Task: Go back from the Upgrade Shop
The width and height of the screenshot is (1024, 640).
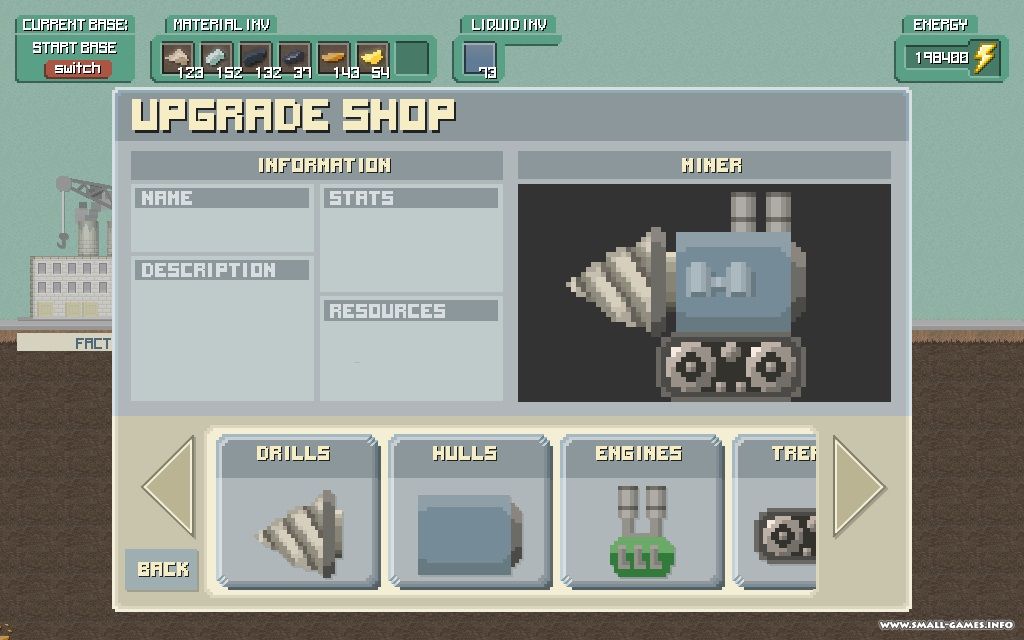Action: pos(162,569)
